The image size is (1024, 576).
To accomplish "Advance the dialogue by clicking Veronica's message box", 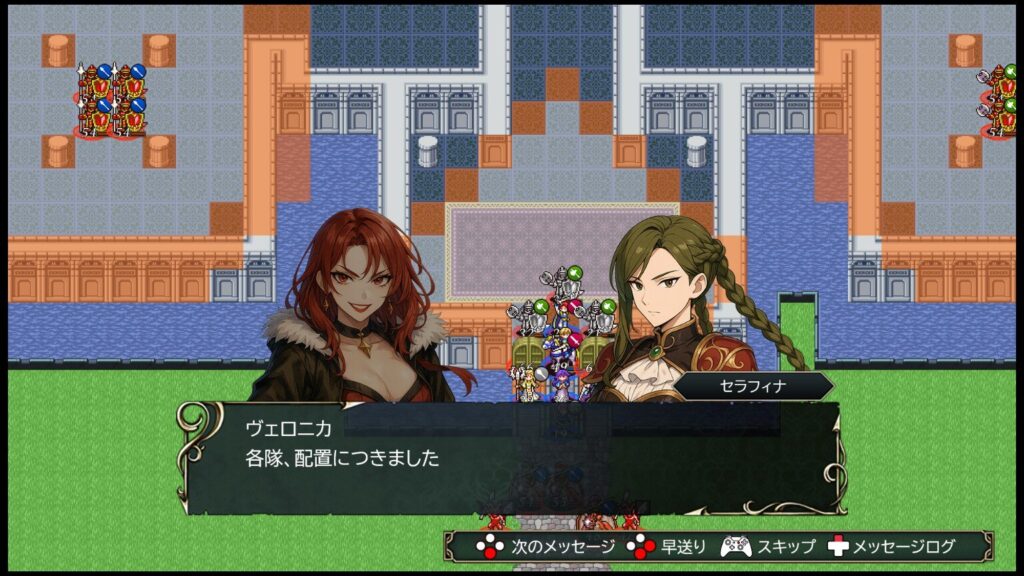I will click(x=510, y=458).
